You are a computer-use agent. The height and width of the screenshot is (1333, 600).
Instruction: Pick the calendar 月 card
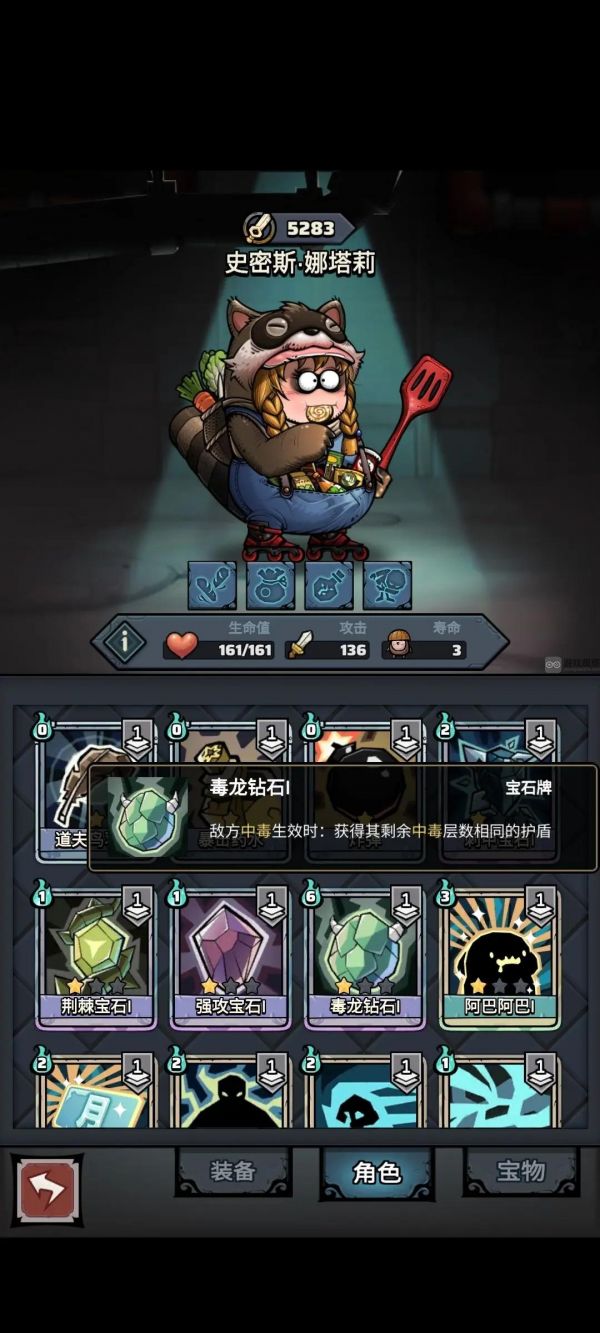(95, 1095)
